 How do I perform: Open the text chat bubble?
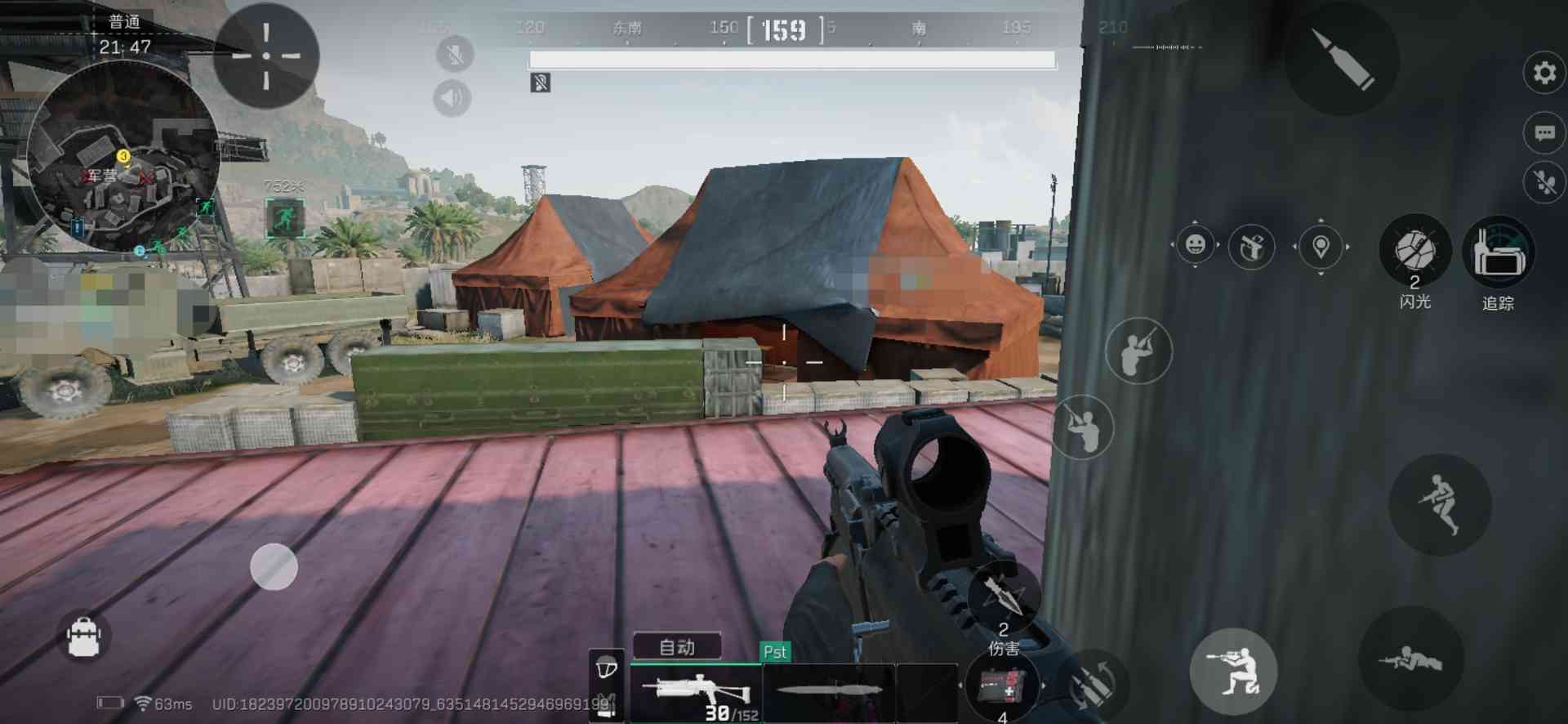pyautogui.click(x=1543, y=133)
